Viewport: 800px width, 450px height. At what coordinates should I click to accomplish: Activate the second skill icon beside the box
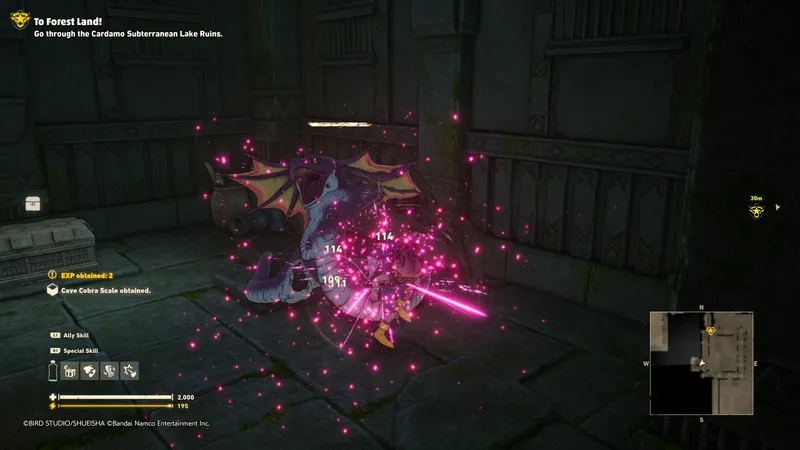90,371
